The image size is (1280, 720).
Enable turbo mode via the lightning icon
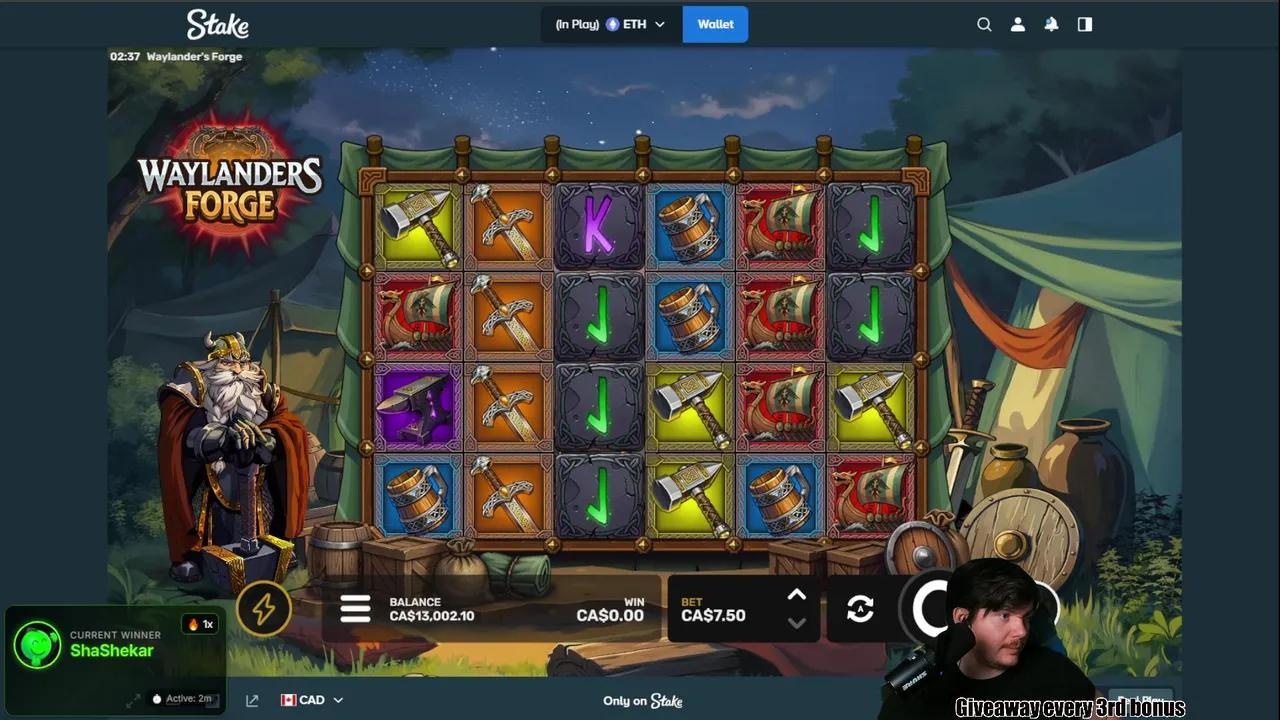pos(264,609)
